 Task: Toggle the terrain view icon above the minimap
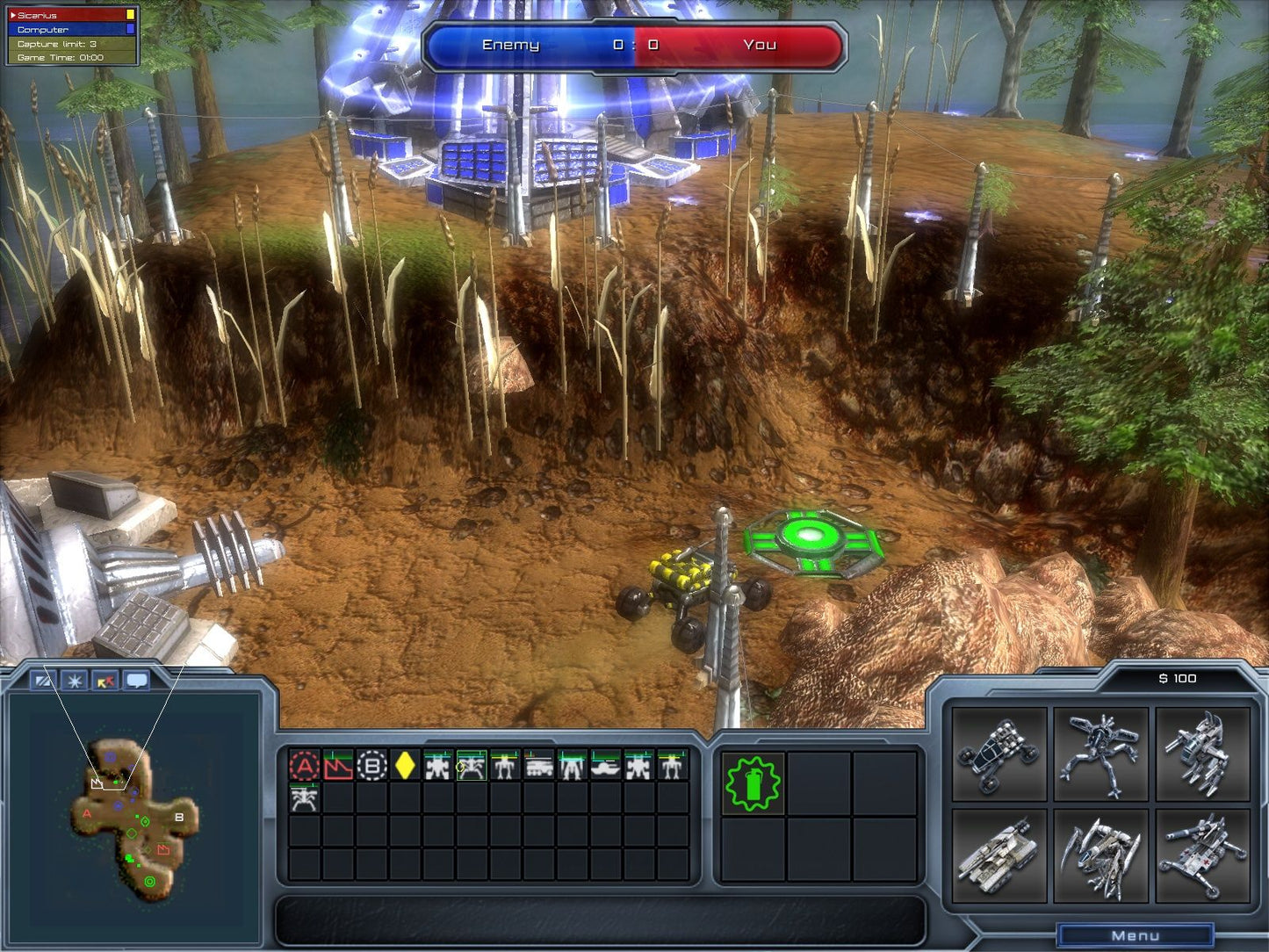point(41,682)
